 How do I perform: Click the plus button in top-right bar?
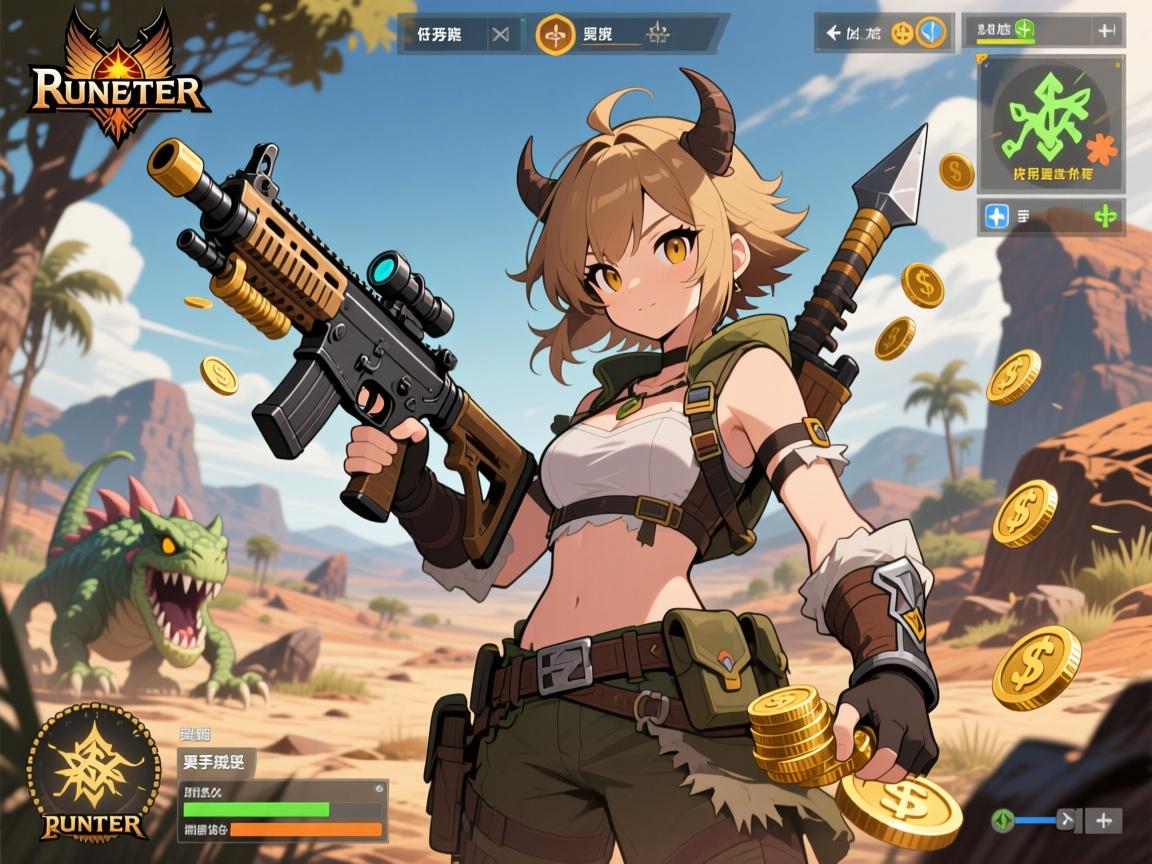tap(1106, 30)
